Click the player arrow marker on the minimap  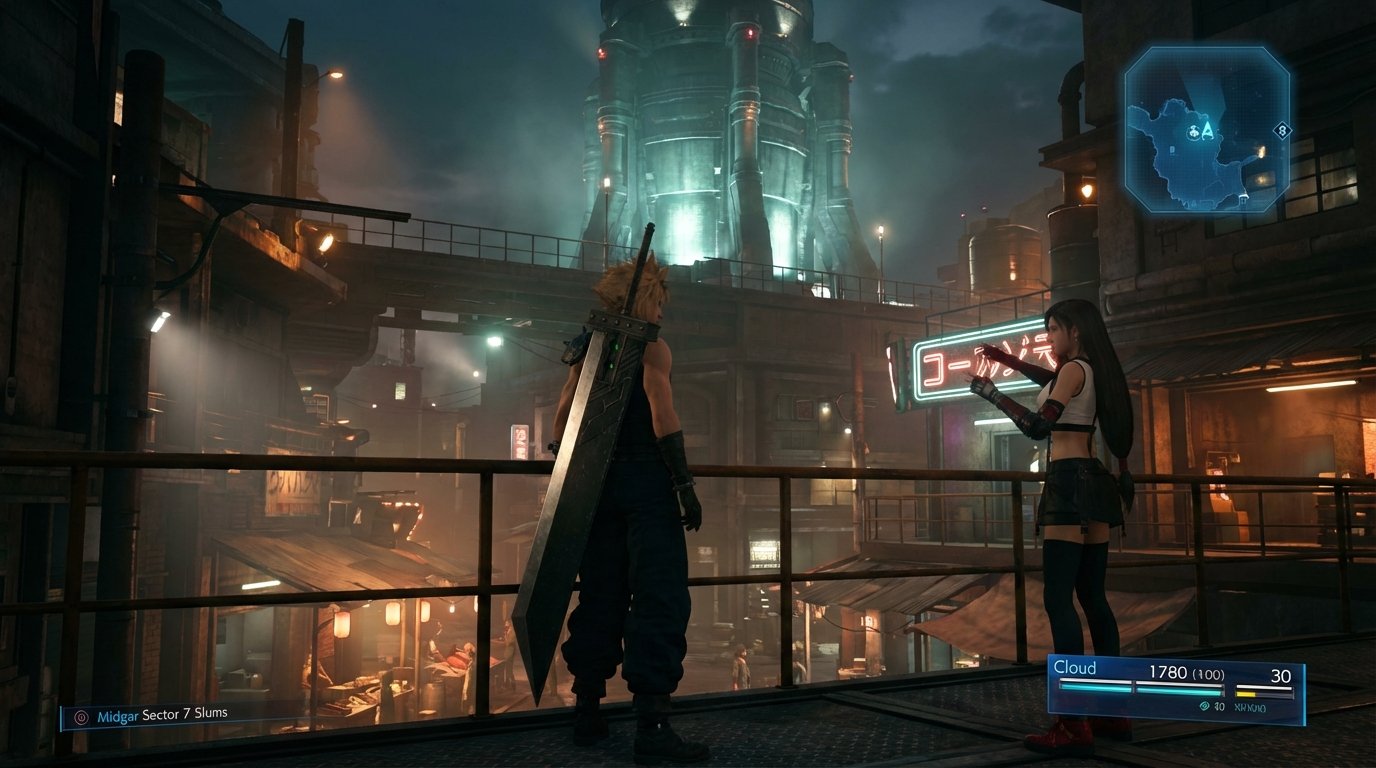click(1206, 131)
